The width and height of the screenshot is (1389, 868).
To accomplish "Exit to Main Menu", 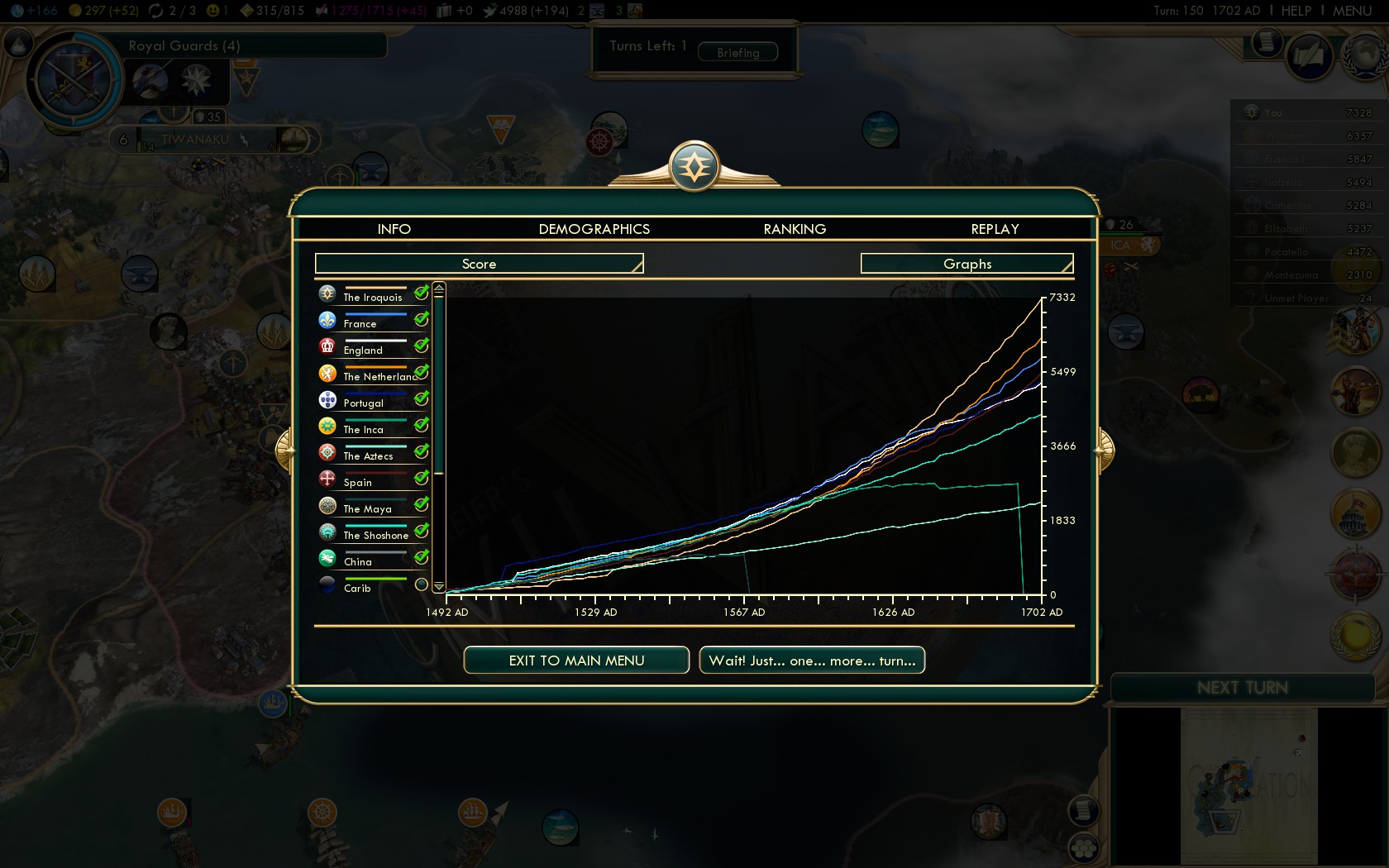I will coord(576,661).
